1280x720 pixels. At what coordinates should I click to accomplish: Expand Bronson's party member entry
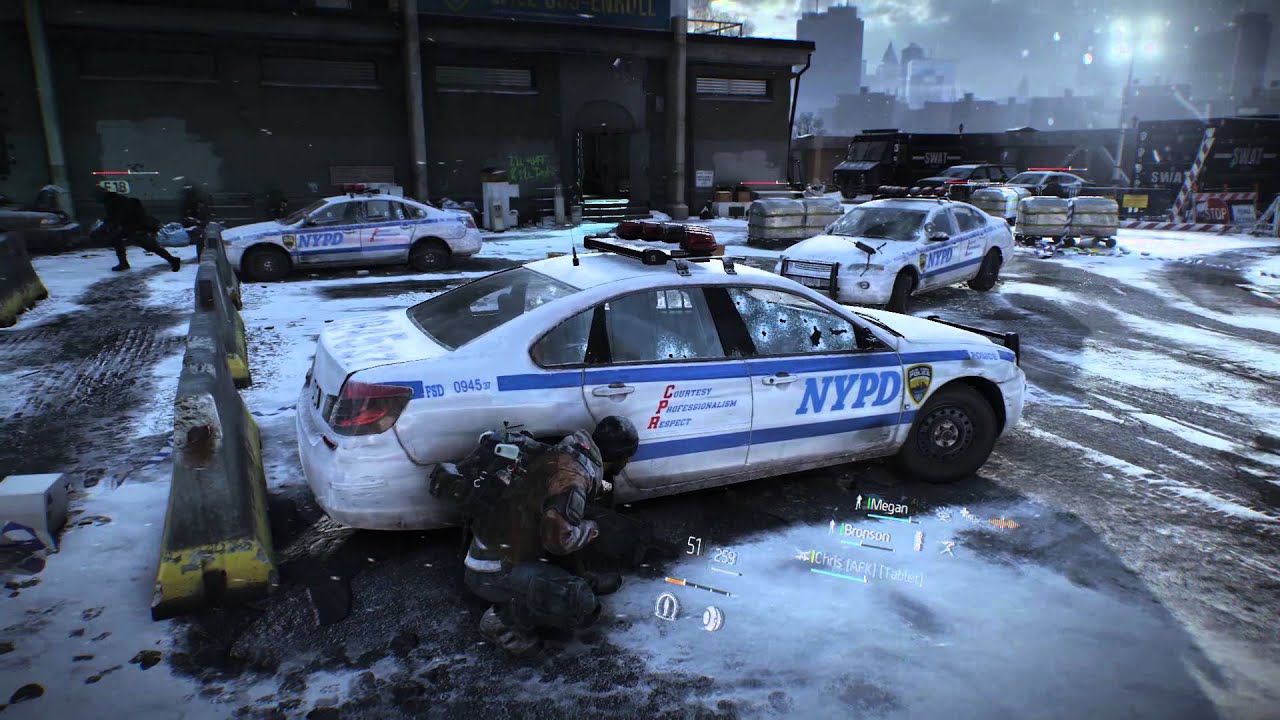[868, 533]
